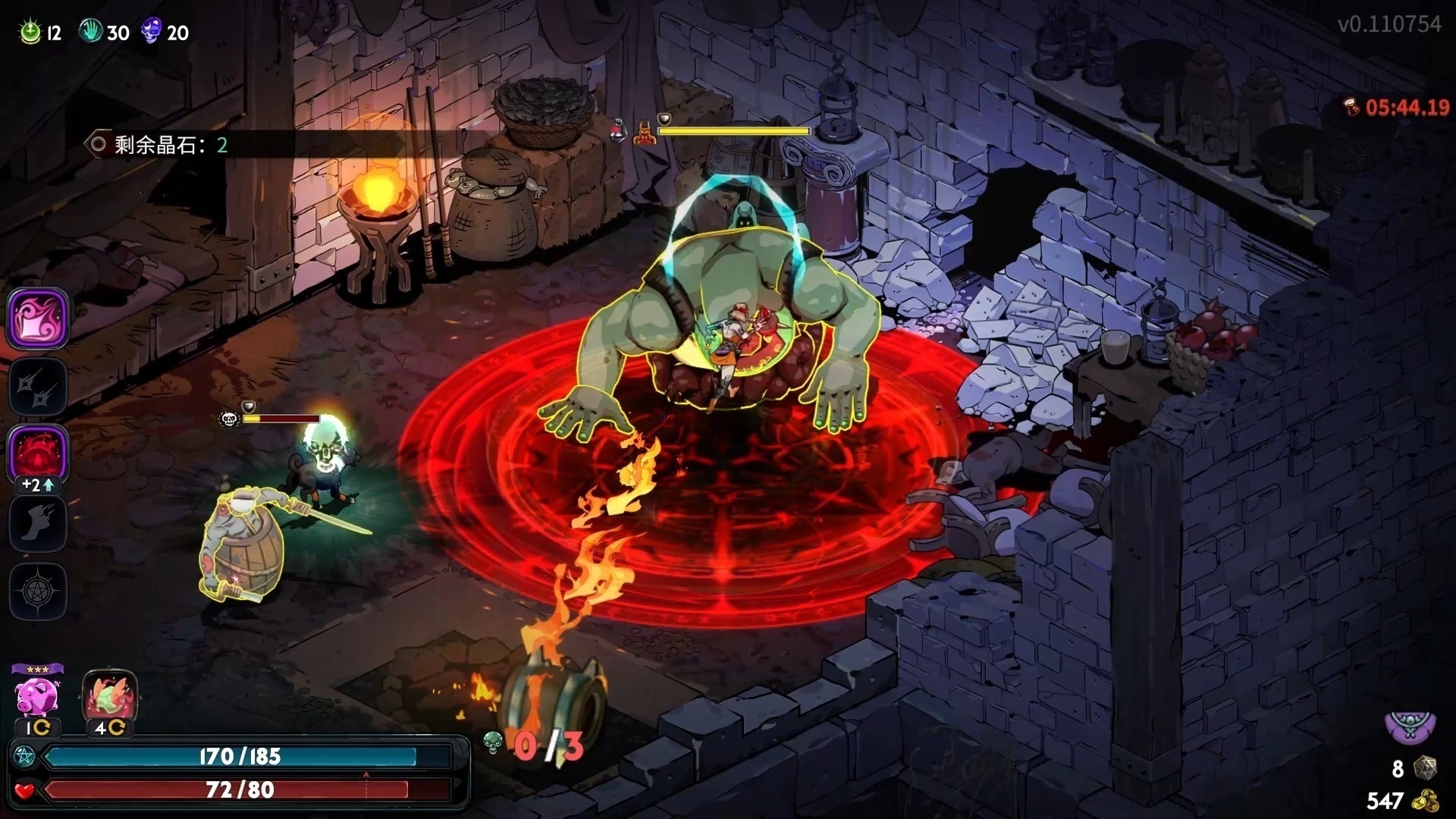The width and height of the screenshot is (1456, 819).
Task: Select the winged boot dash ability icon
Action: point(38,523)
